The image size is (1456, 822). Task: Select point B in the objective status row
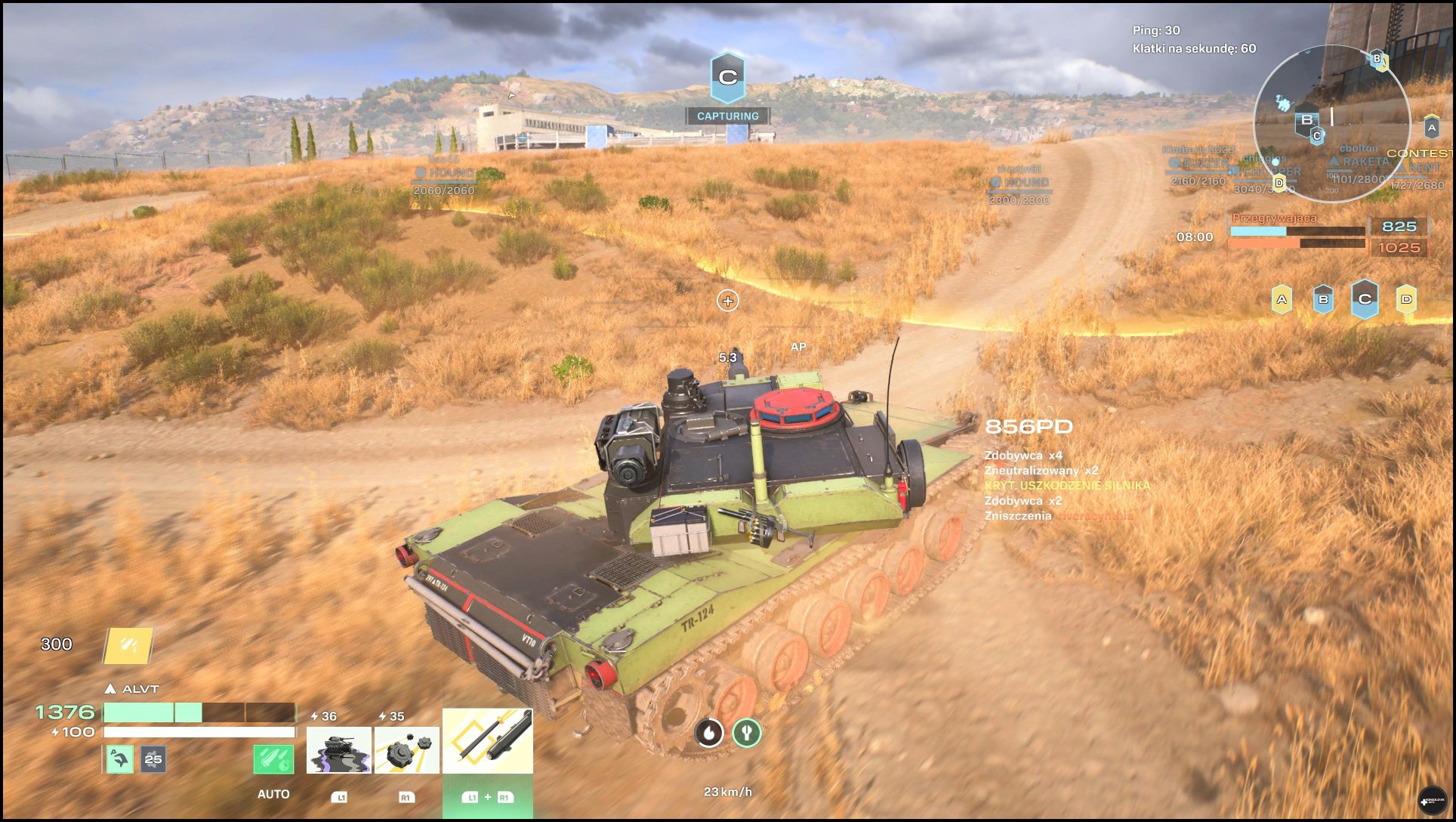[1323, 299]
